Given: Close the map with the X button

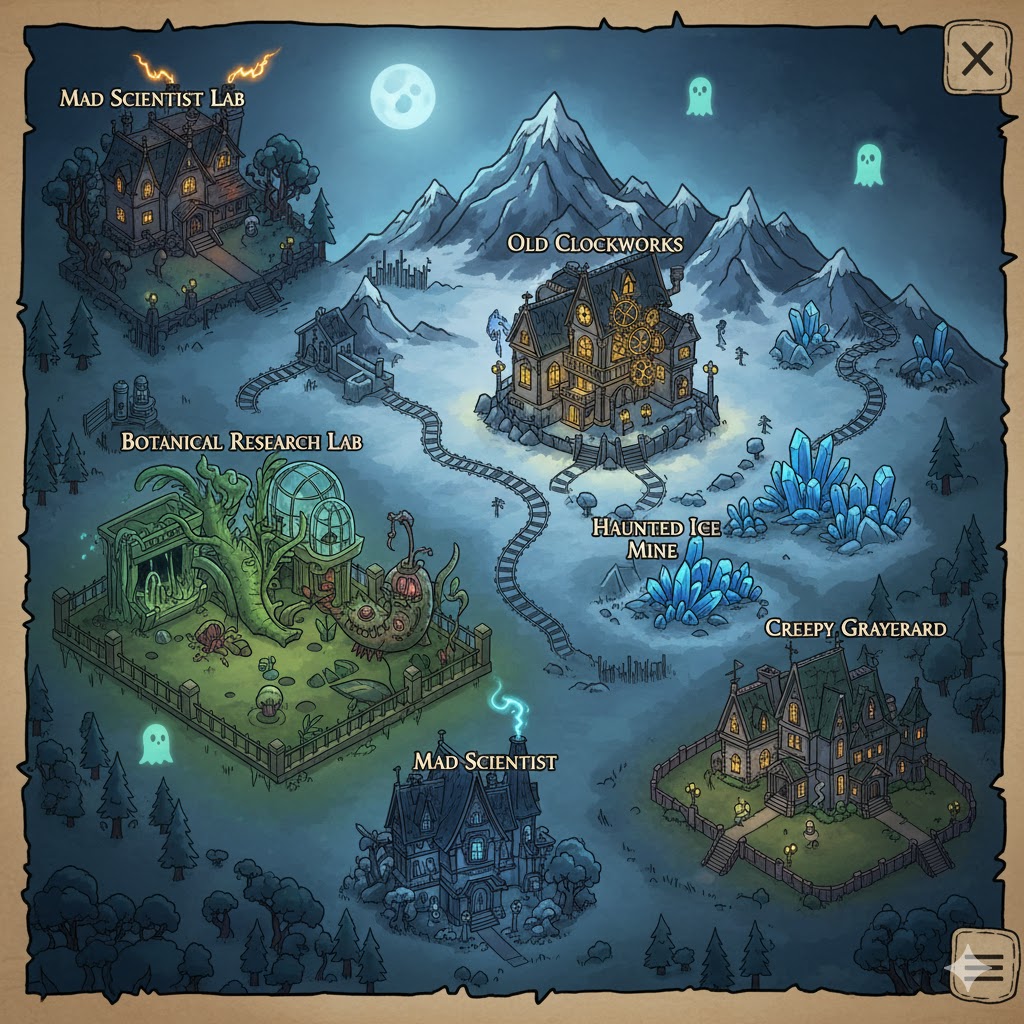Looking at the screenshot, I should [975, 60].
